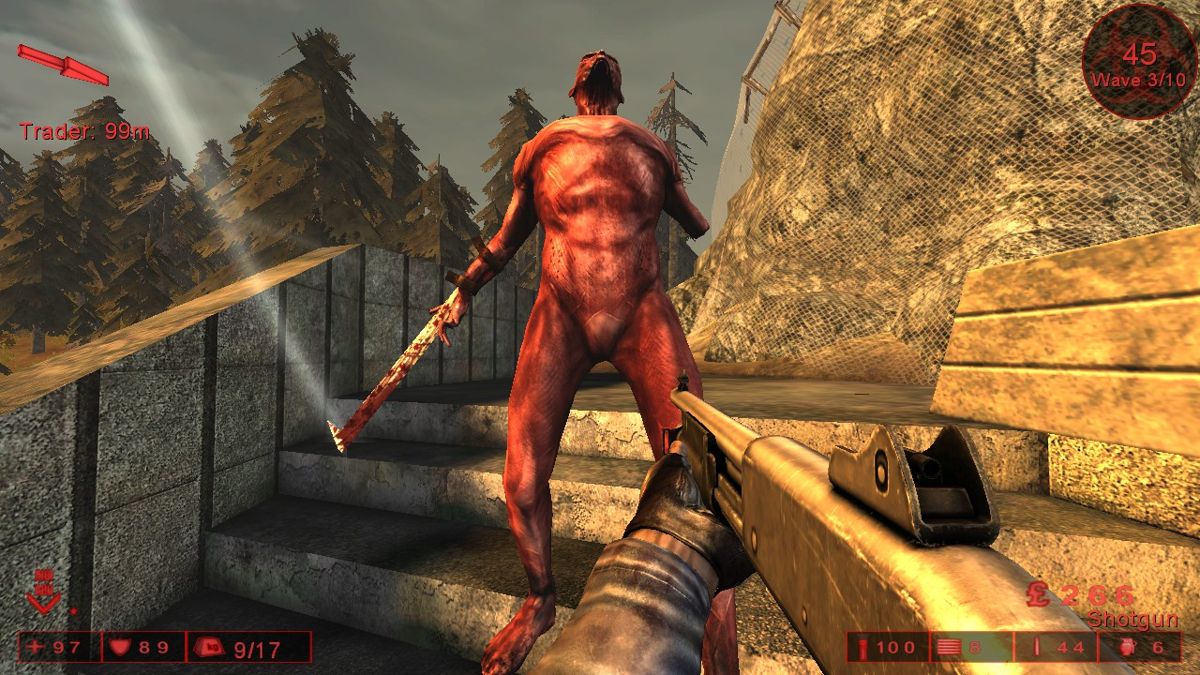Click the red trader direction arrow

[63, 64]
